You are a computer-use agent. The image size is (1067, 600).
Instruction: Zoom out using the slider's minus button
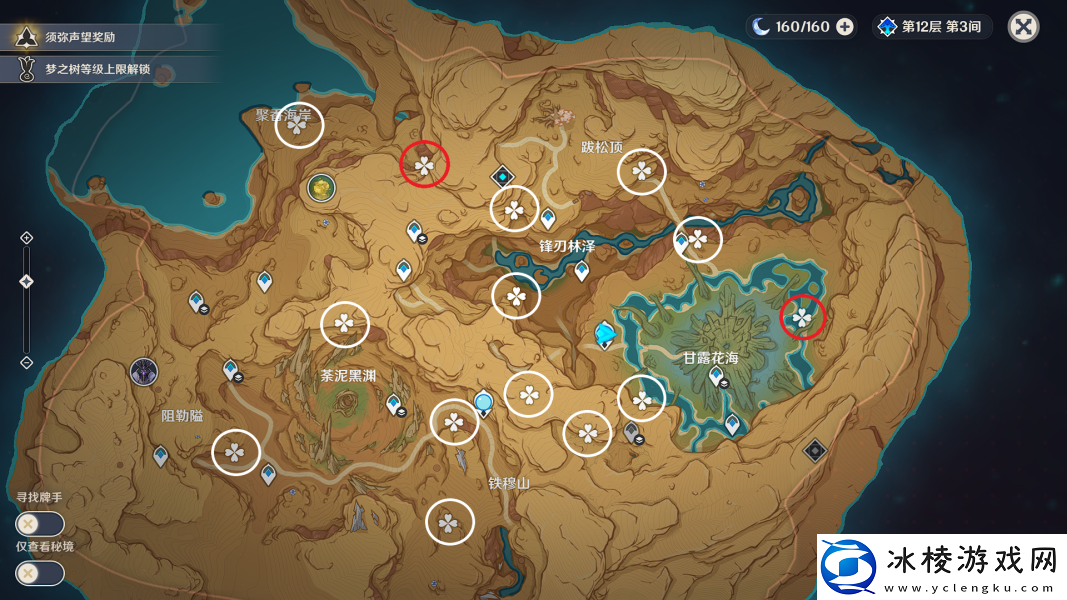[x=27, y=362]
